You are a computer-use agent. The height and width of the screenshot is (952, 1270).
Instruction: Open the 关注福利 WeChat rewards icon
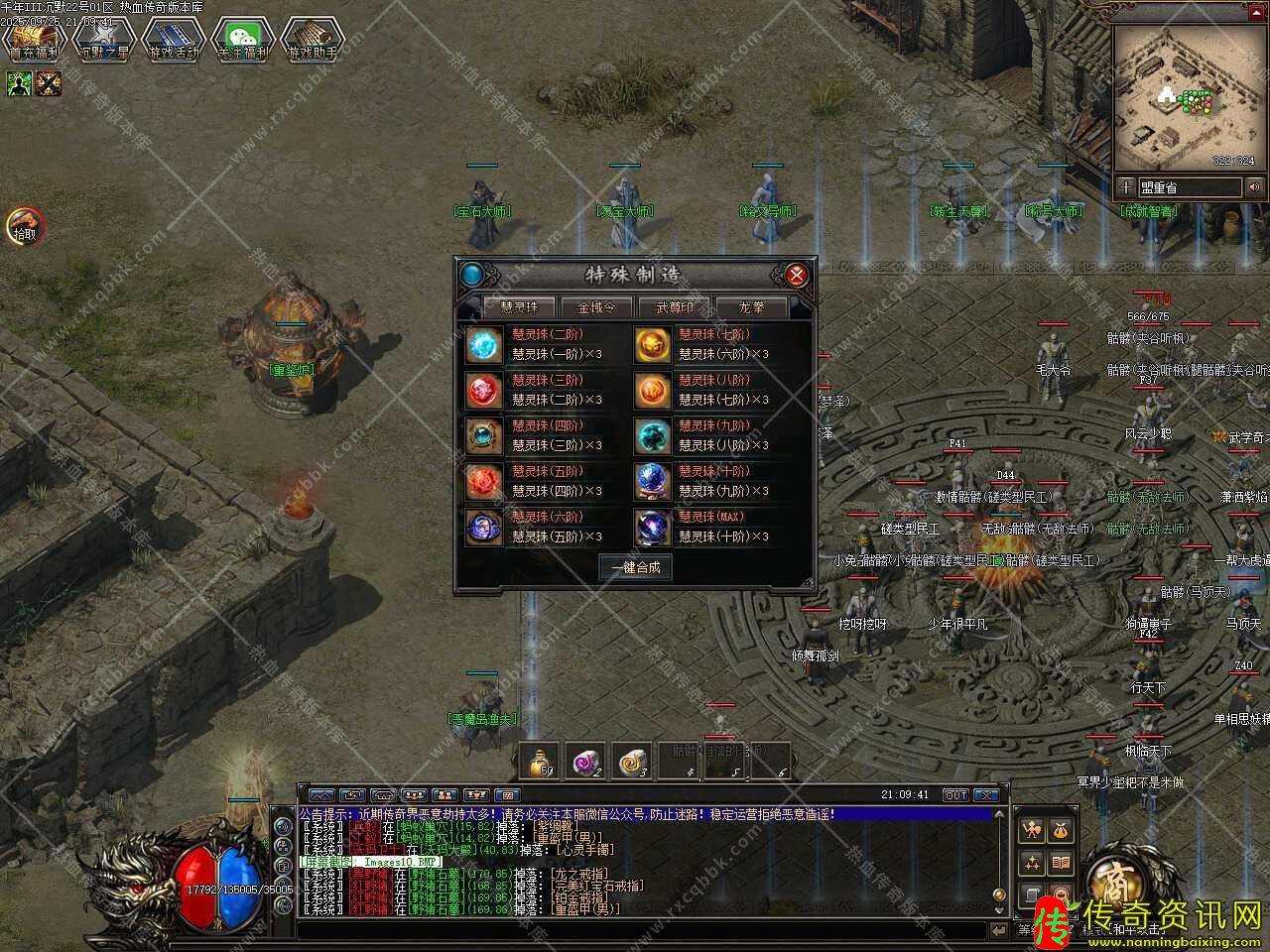click(x=243, y=40)
